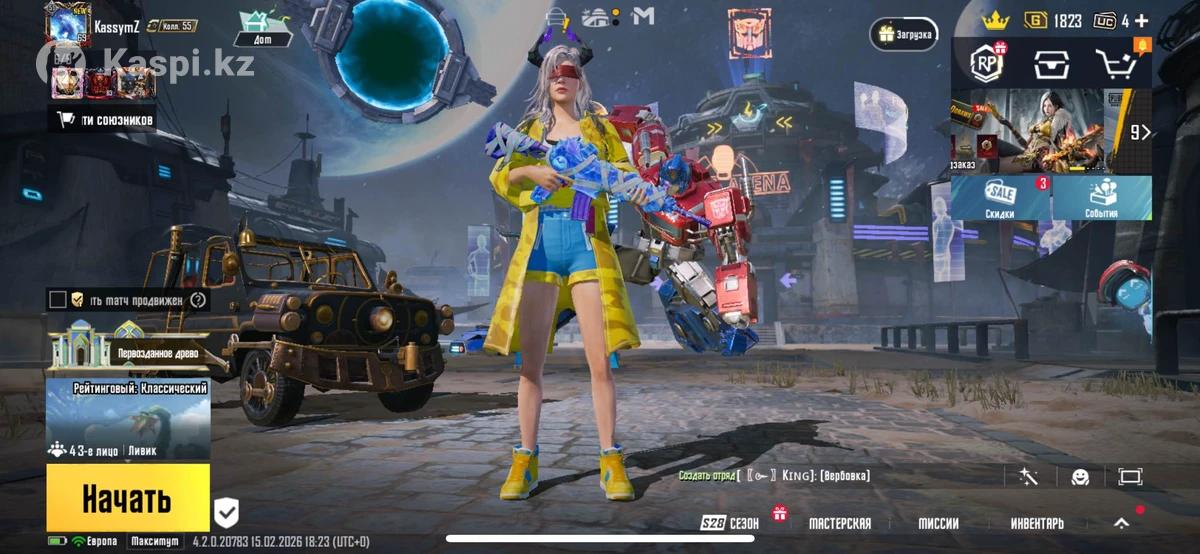Open the События events panel
This screenshot has width=1200, height=554.
pos(1101,198)
